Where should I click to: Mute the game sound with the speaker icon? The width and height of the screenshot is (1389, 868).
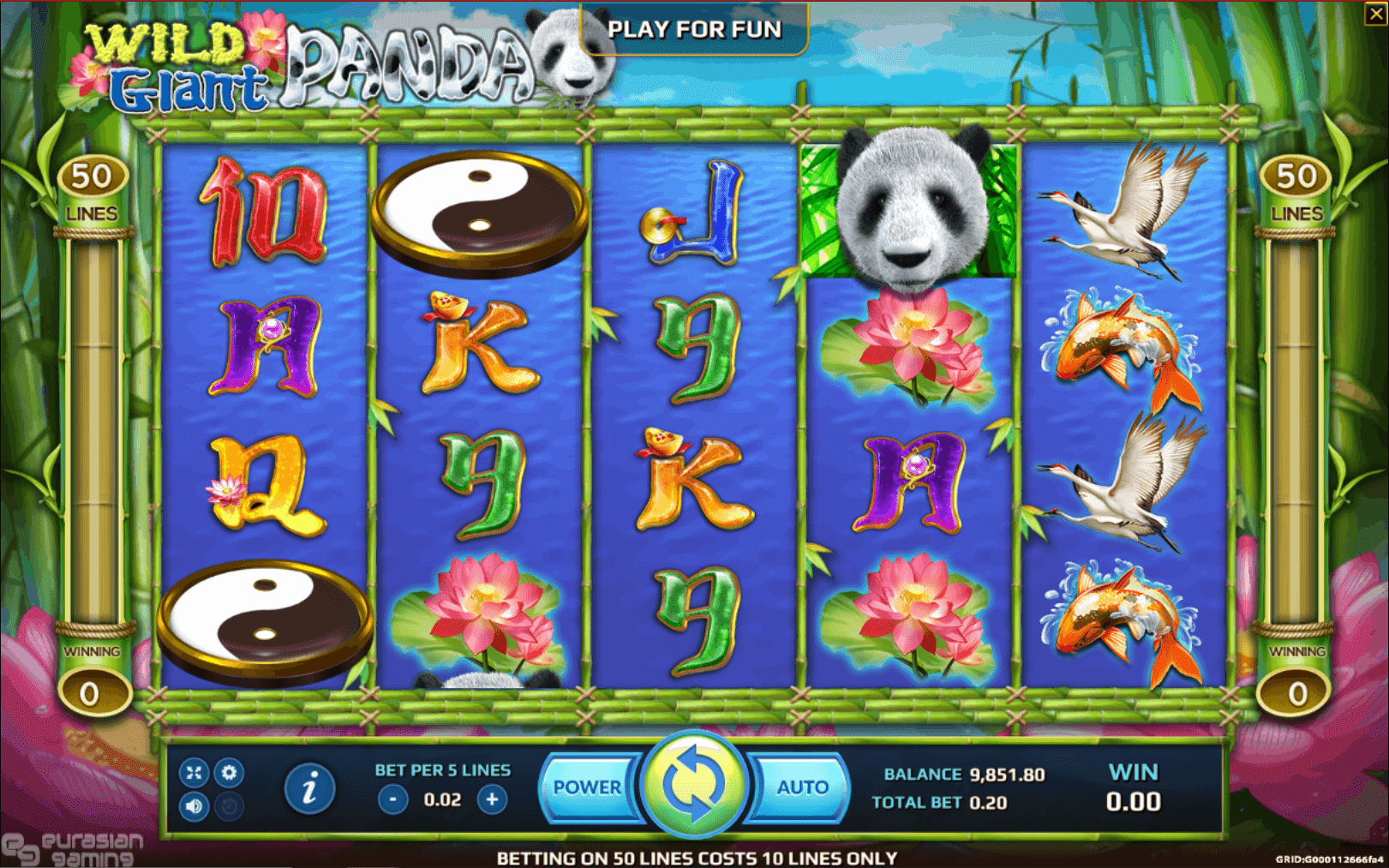pyautogui.click(x=192, y=805)
